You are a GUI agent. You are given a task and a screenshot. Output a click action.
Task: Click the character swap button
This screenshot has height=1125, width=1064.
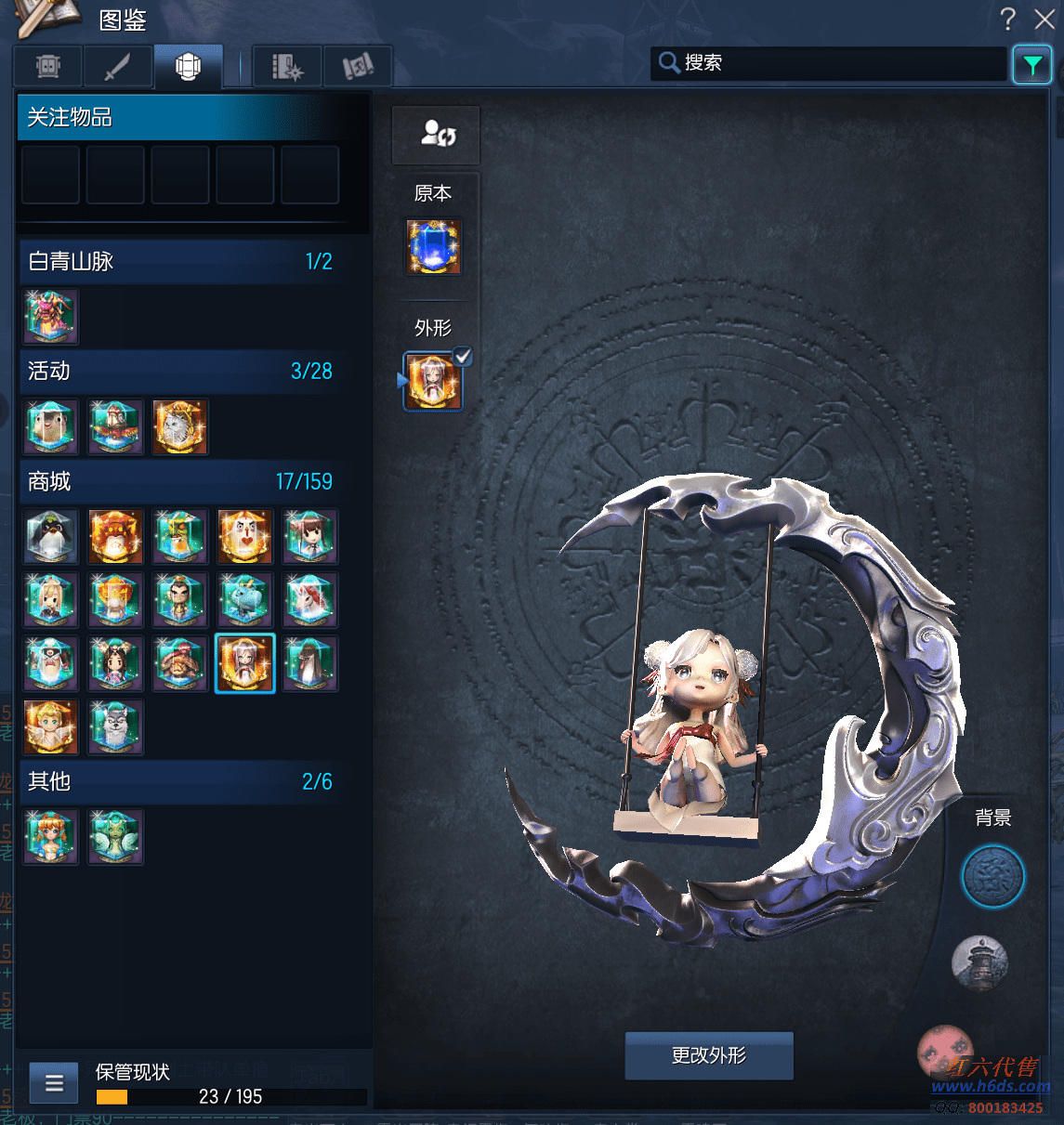[x=436, y=135]
